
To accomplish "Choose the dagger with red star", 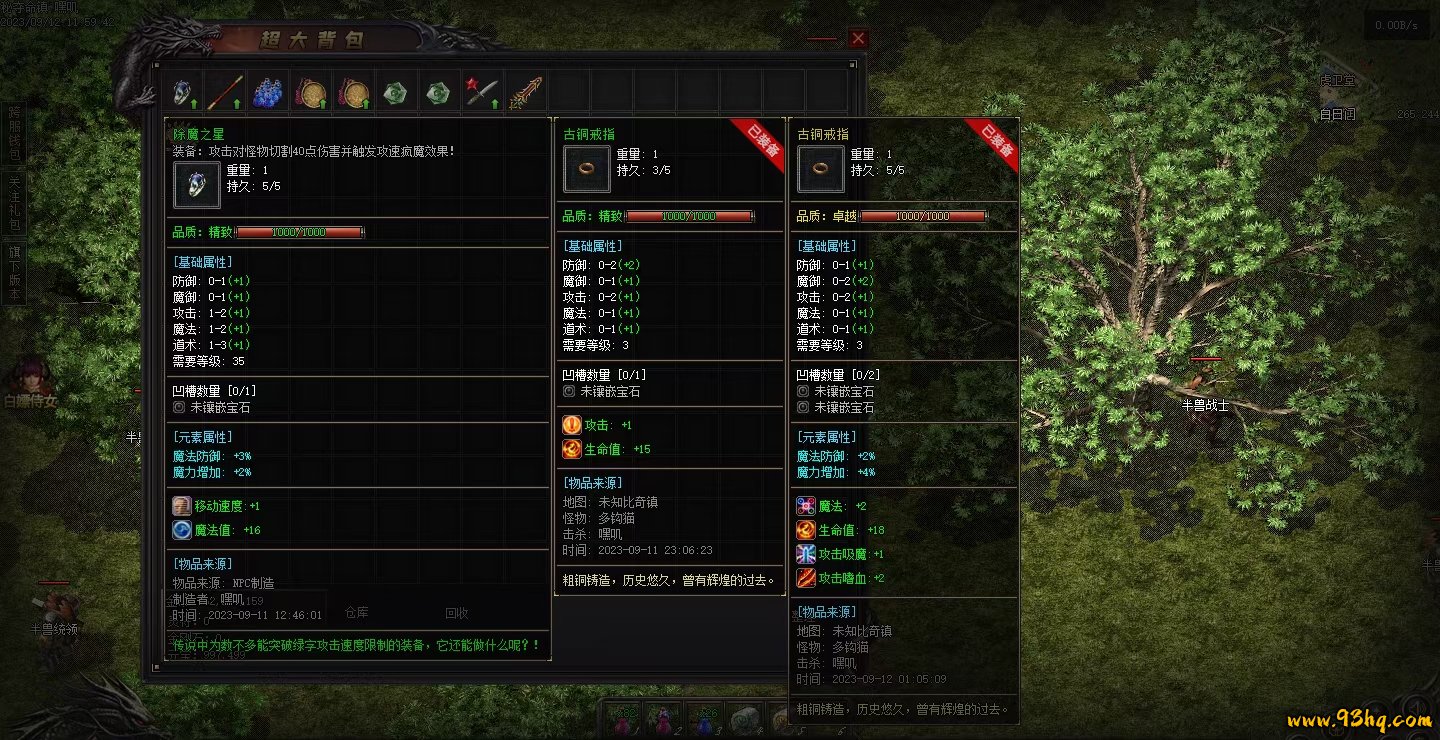I will [481, 92].
